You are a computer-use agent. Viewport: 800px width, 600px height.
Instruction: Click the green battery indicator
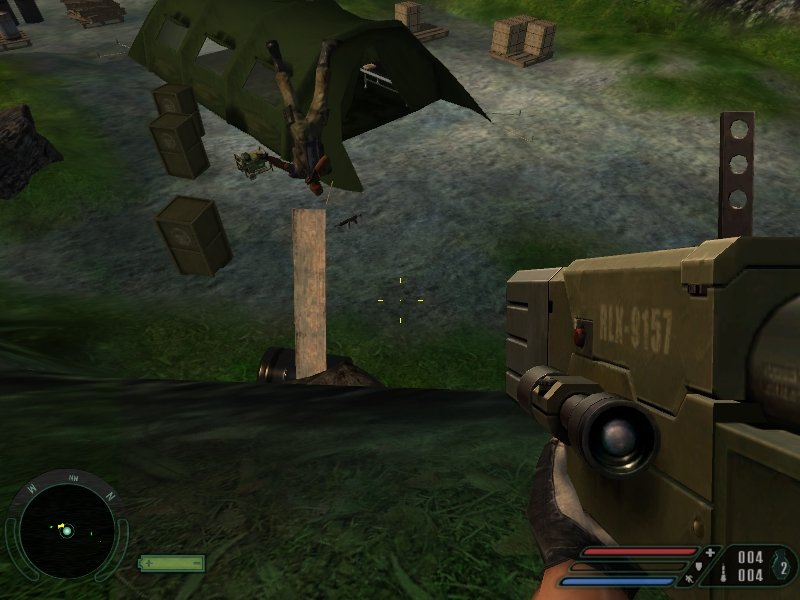(171, 563)
